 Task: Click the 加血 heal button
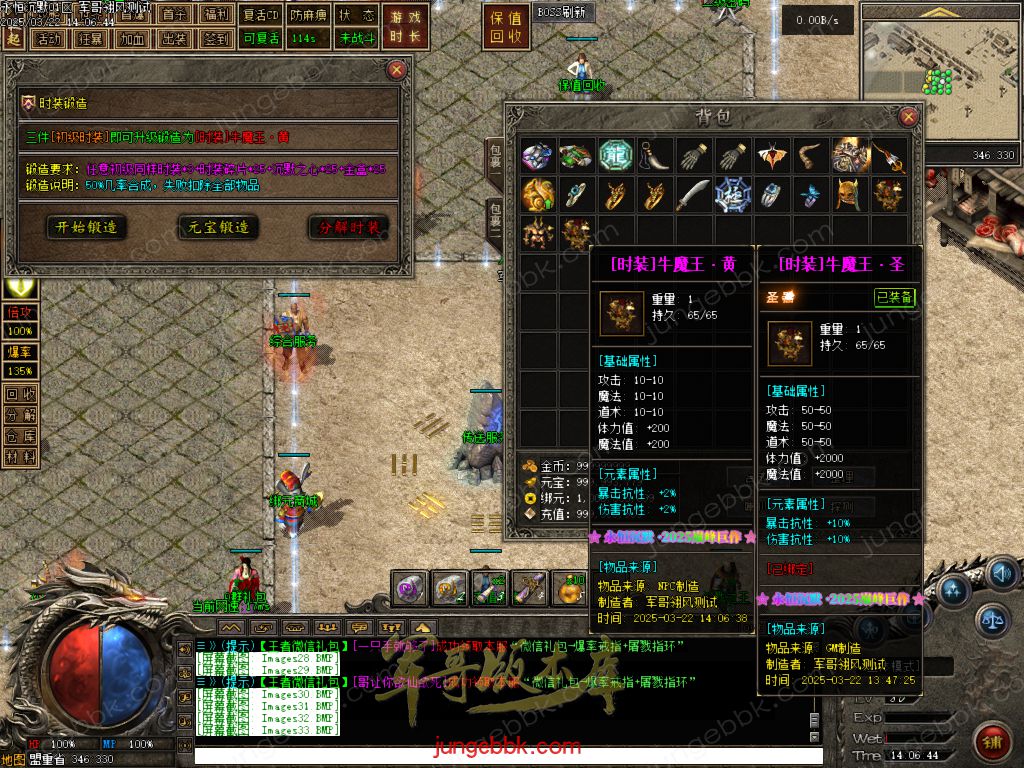[x=131, y=39]
